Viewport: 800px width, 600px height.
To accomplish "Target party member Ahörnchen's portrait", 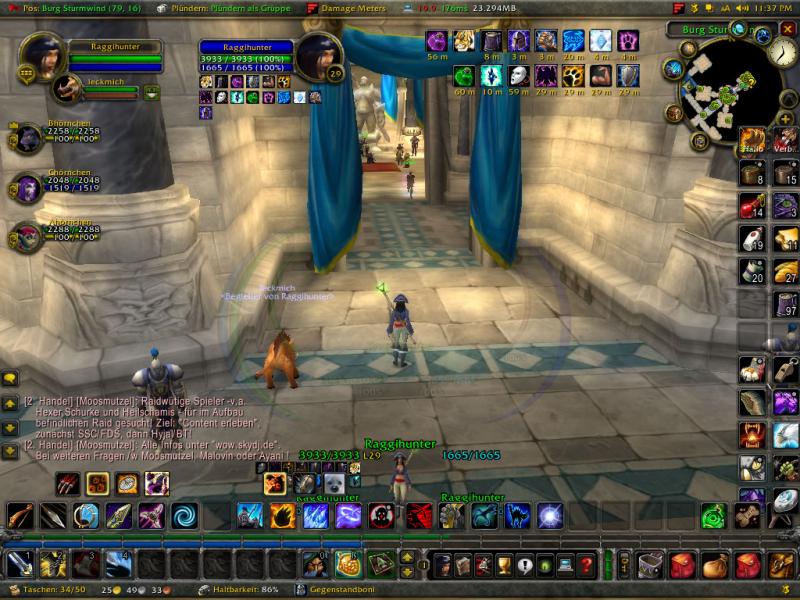I will tap(27, 236).
